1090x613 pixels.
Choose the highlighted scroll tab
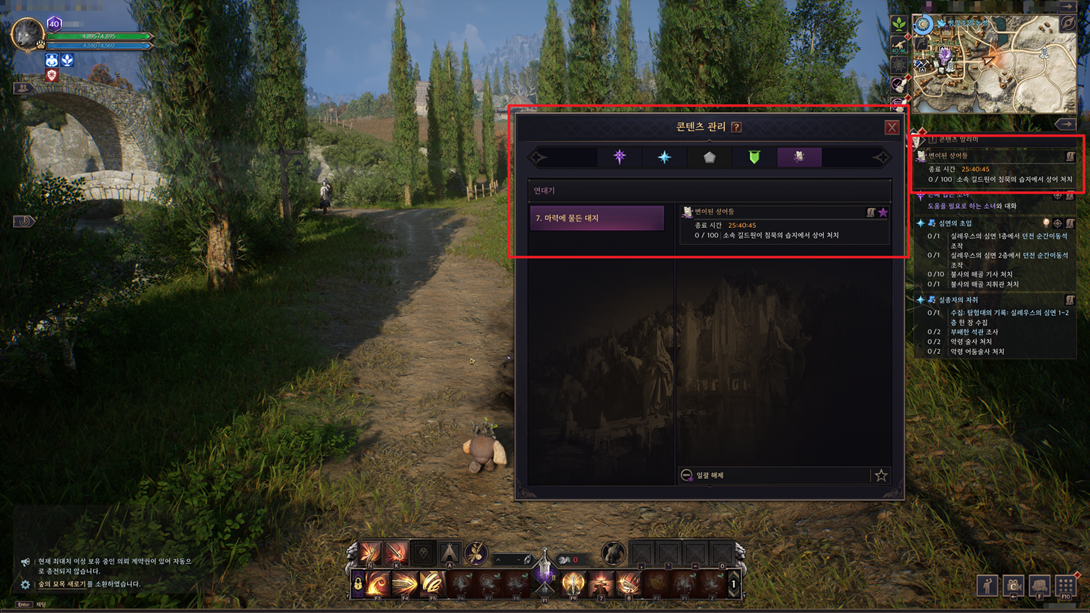[799, 157]
